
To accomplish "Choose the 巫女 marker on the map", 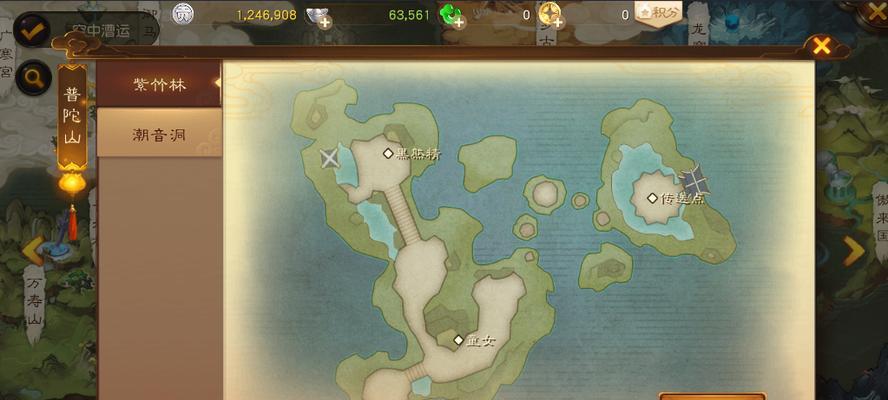I will tap(459, 340).
